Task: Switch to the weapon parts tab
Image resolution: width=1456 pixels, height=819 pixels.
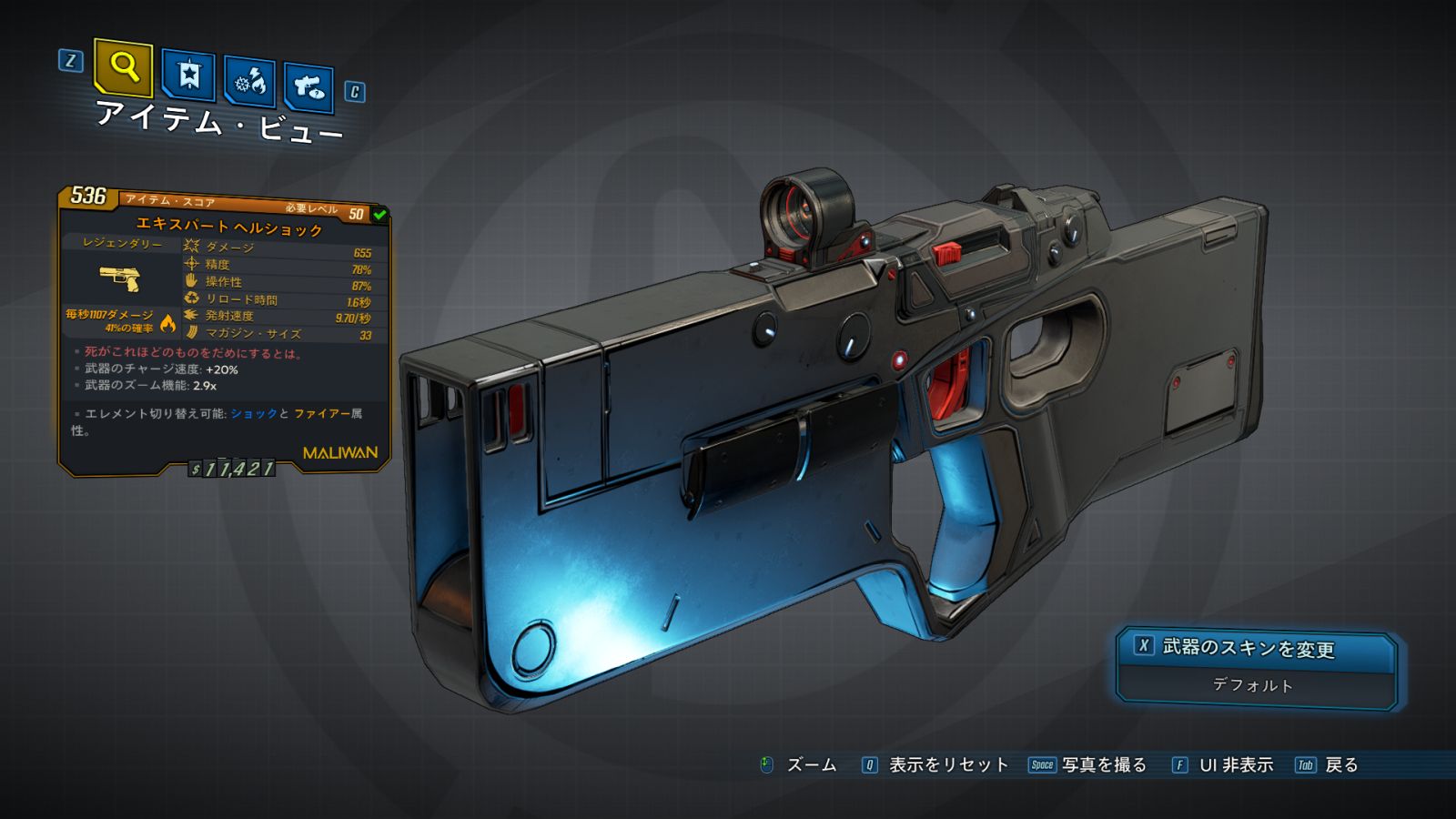Action: 308,88
